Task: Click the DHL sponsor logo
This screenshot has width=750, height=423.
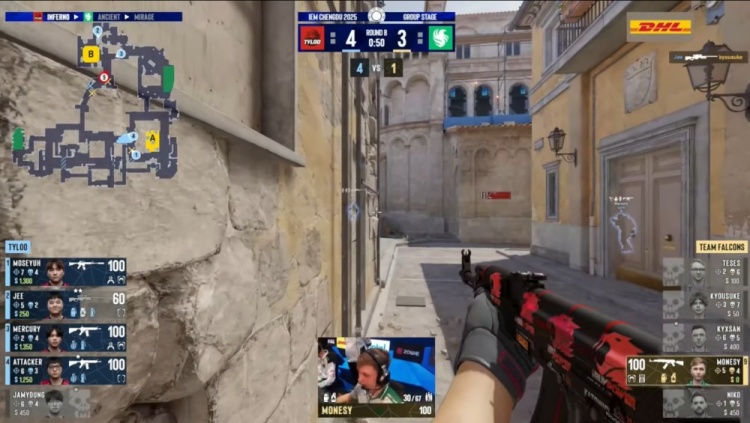Action: 659,26
